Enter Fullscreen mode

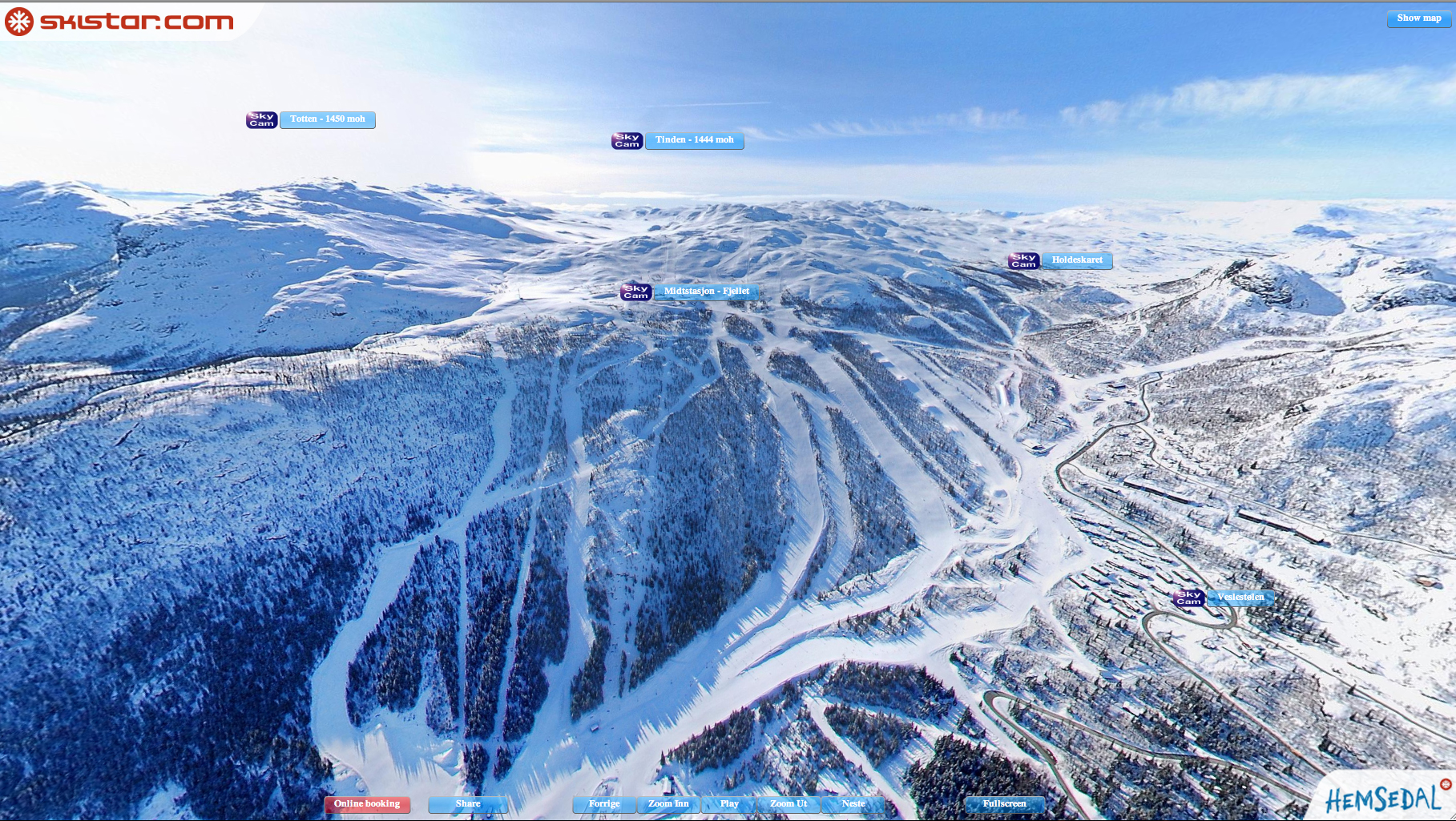(1004, 804)
